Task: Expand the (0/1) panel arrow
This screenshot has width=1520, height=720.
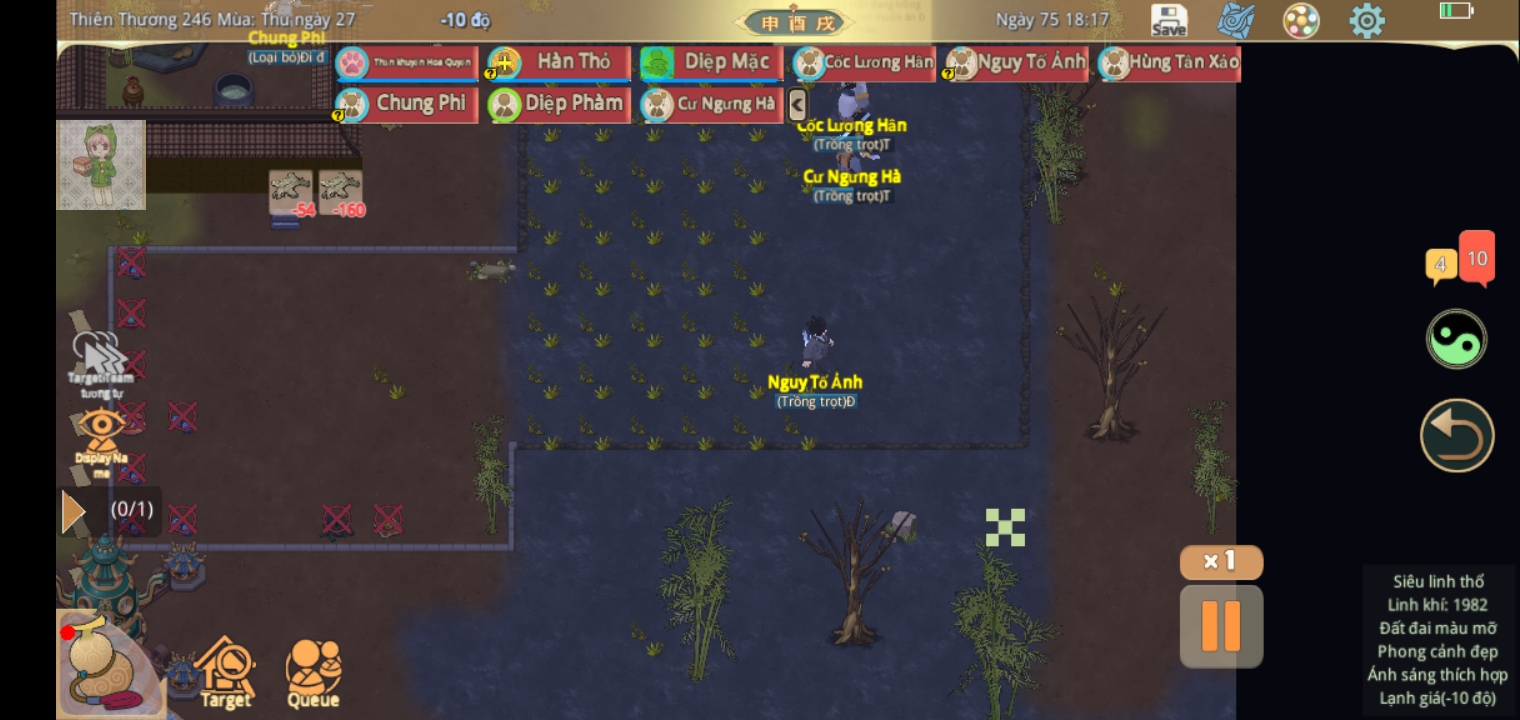Action: coord(74,510)
